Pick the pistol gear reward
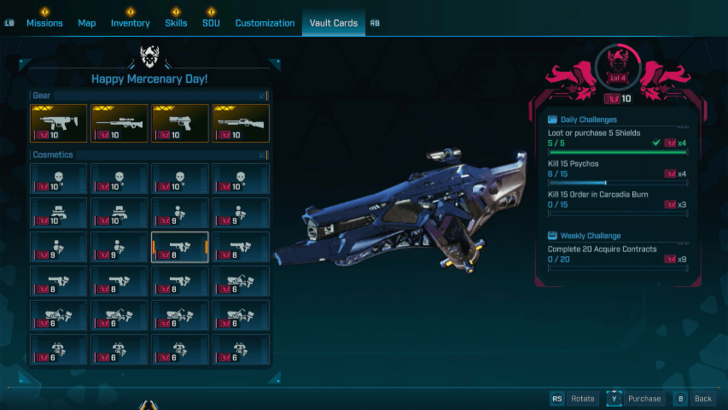Viewport: 728px width, 410px height. point(180,123)
